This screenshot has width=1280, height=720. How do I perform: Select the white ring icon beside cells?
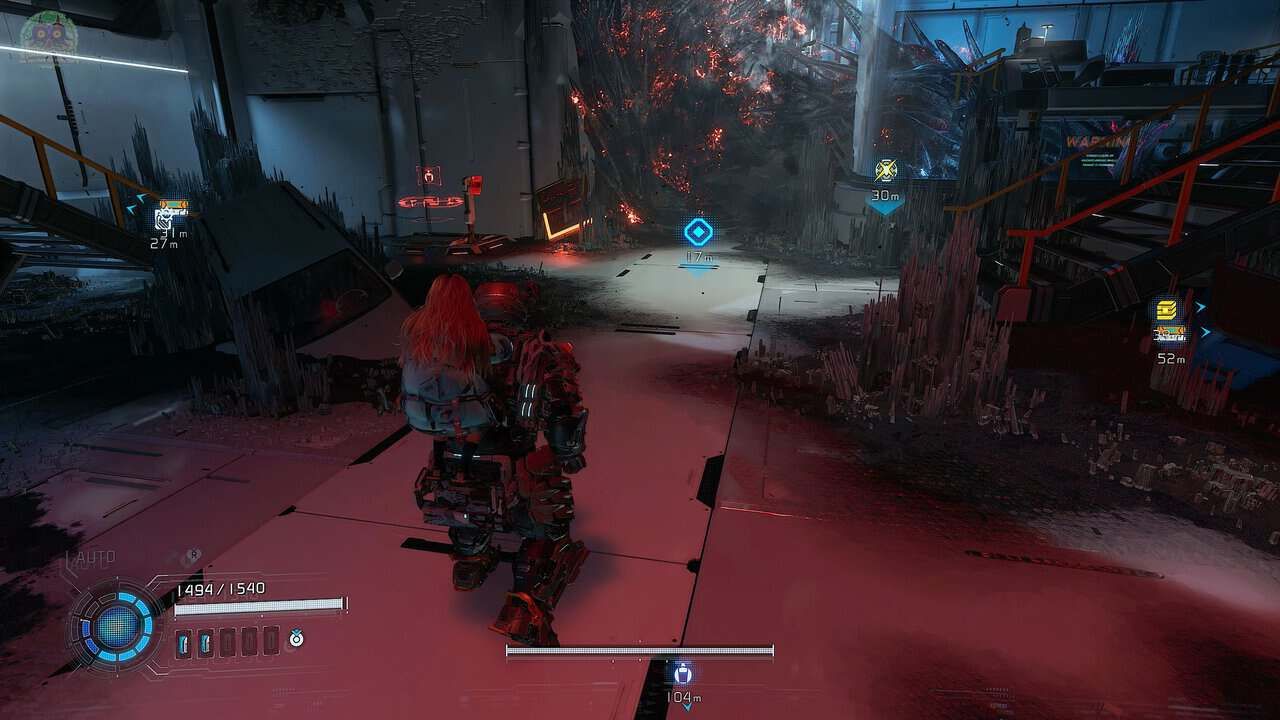pos(296,639)
